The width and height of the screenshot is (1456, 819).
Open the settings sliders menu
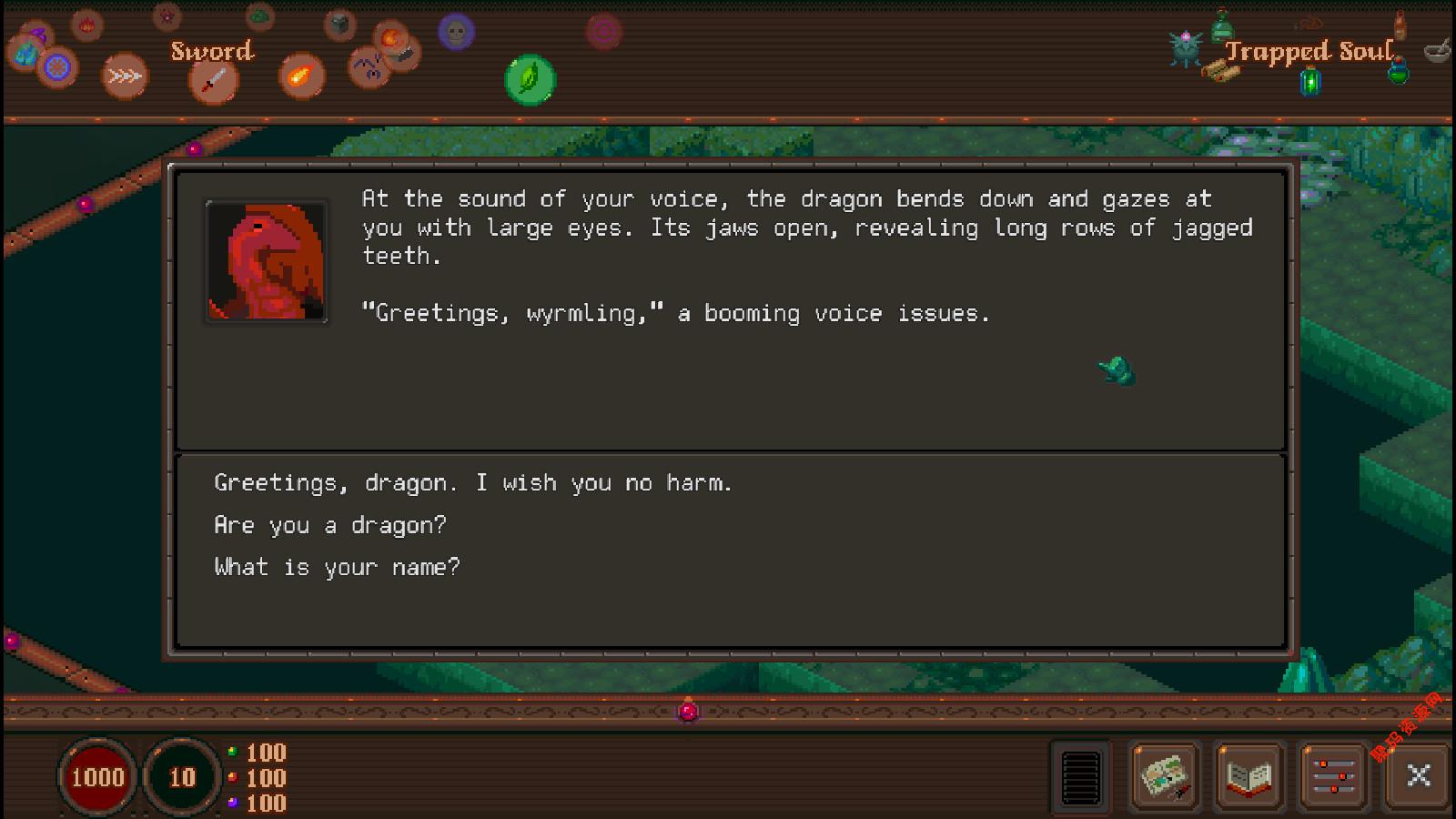click(1334, 776)
